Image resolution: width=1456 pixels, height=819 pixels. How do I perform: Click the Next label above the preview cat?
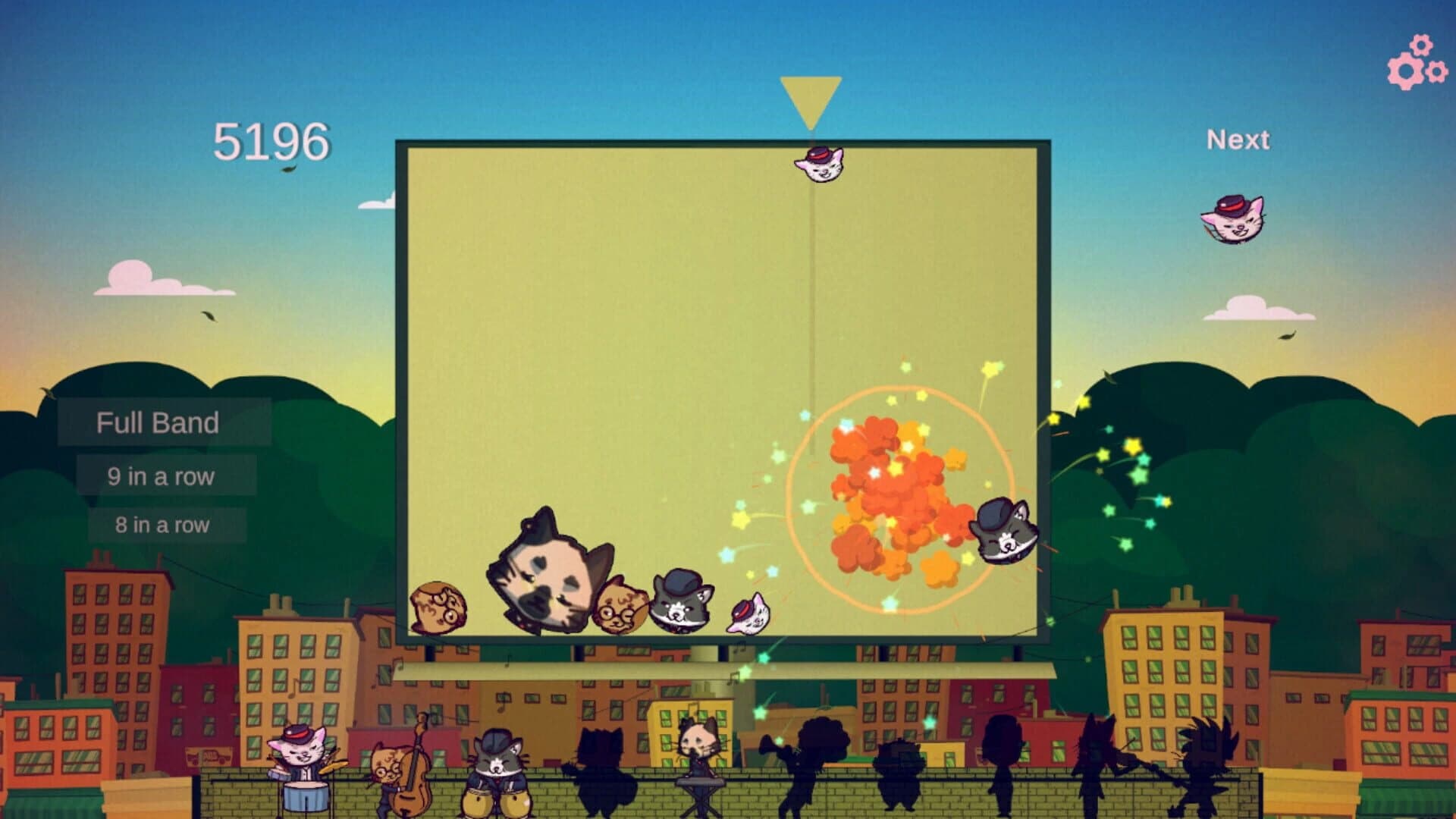click(x=1237, y=140)
